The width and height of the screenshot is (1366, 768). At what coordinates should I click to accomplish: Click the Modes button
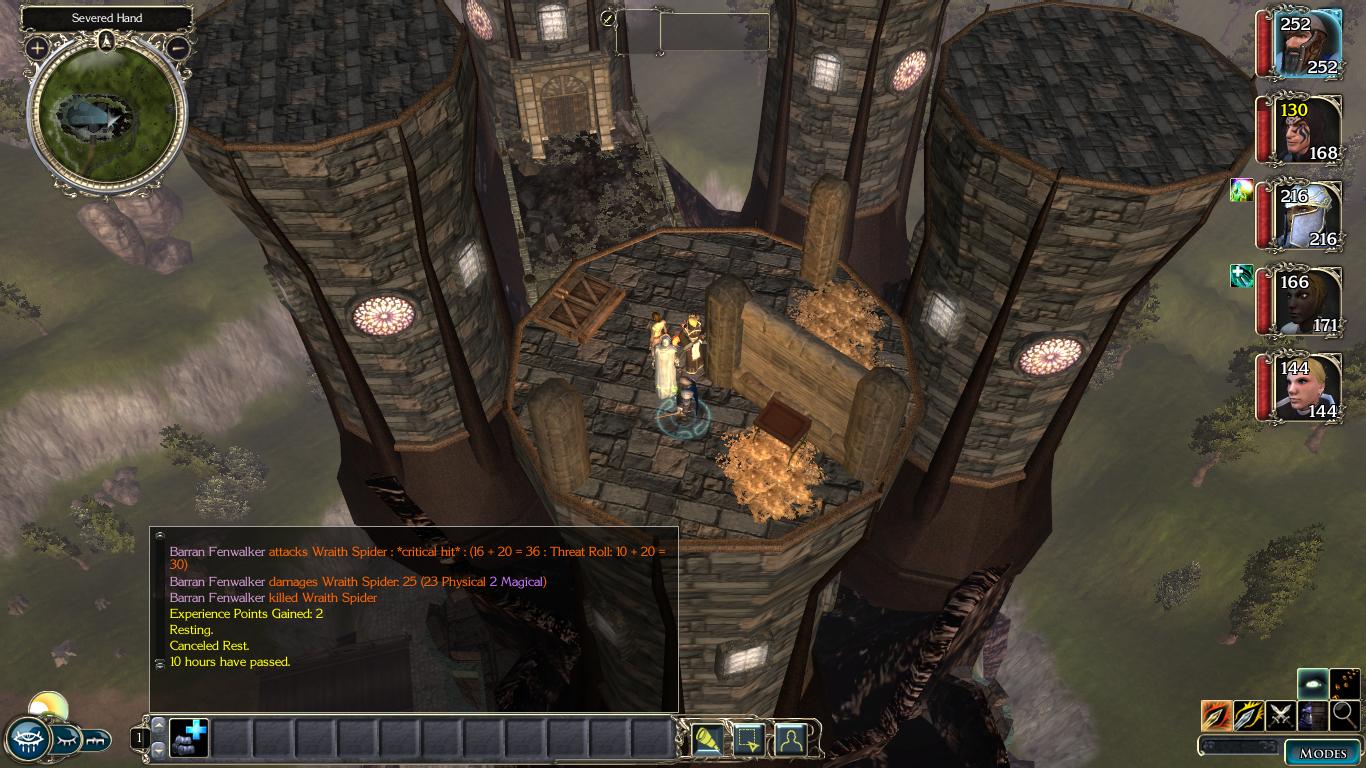(1322, 753)
